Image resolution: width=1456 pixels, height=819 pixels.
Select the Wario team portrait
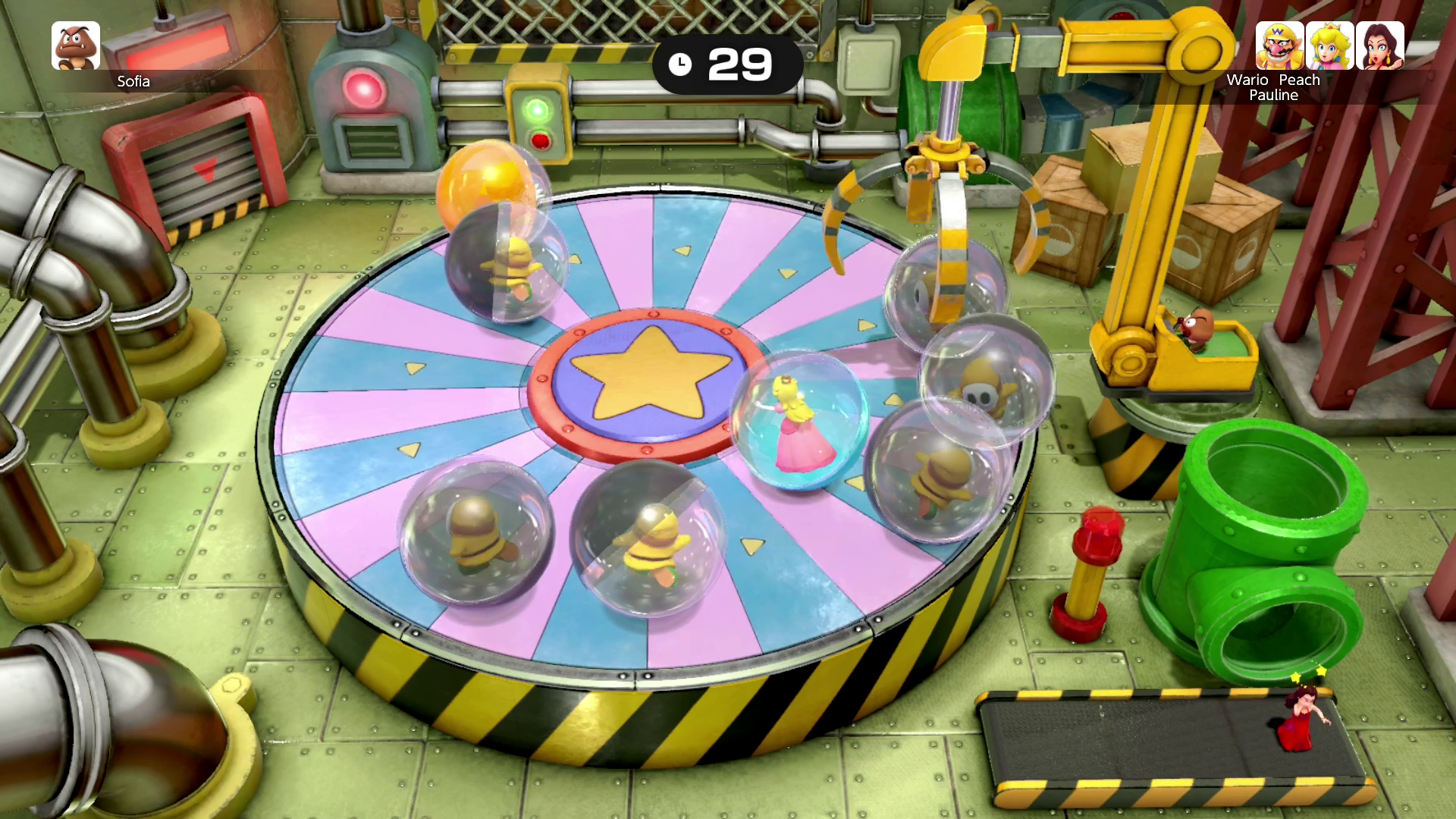coord(1279,45)
